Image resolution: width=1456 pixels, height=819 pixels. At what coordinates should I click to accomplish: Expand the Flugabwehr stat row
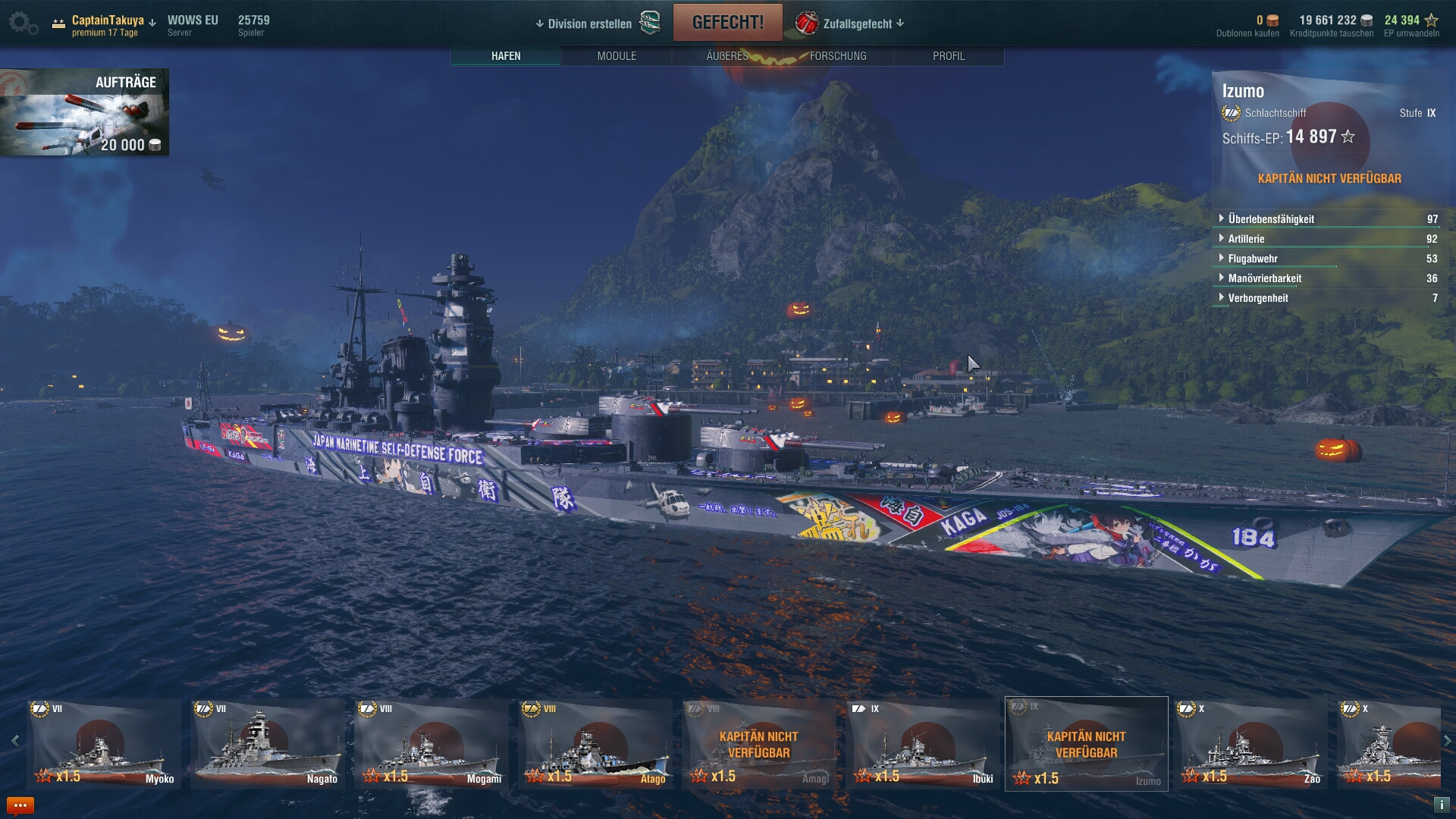pyautogui.click(x=1252, y=259)
